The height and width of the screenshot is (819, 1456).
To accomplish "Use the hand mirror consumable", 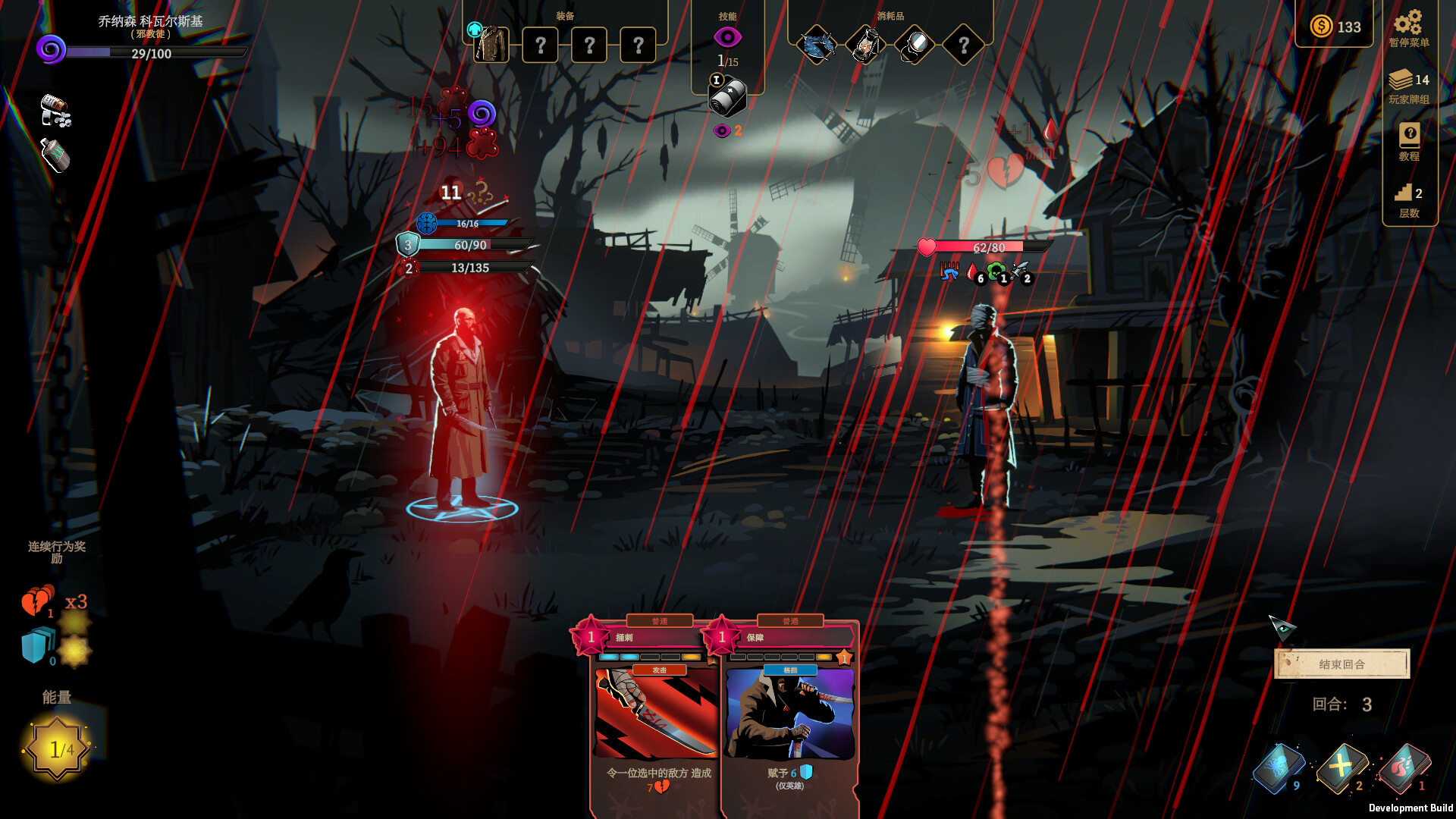I will coord(915,45).
